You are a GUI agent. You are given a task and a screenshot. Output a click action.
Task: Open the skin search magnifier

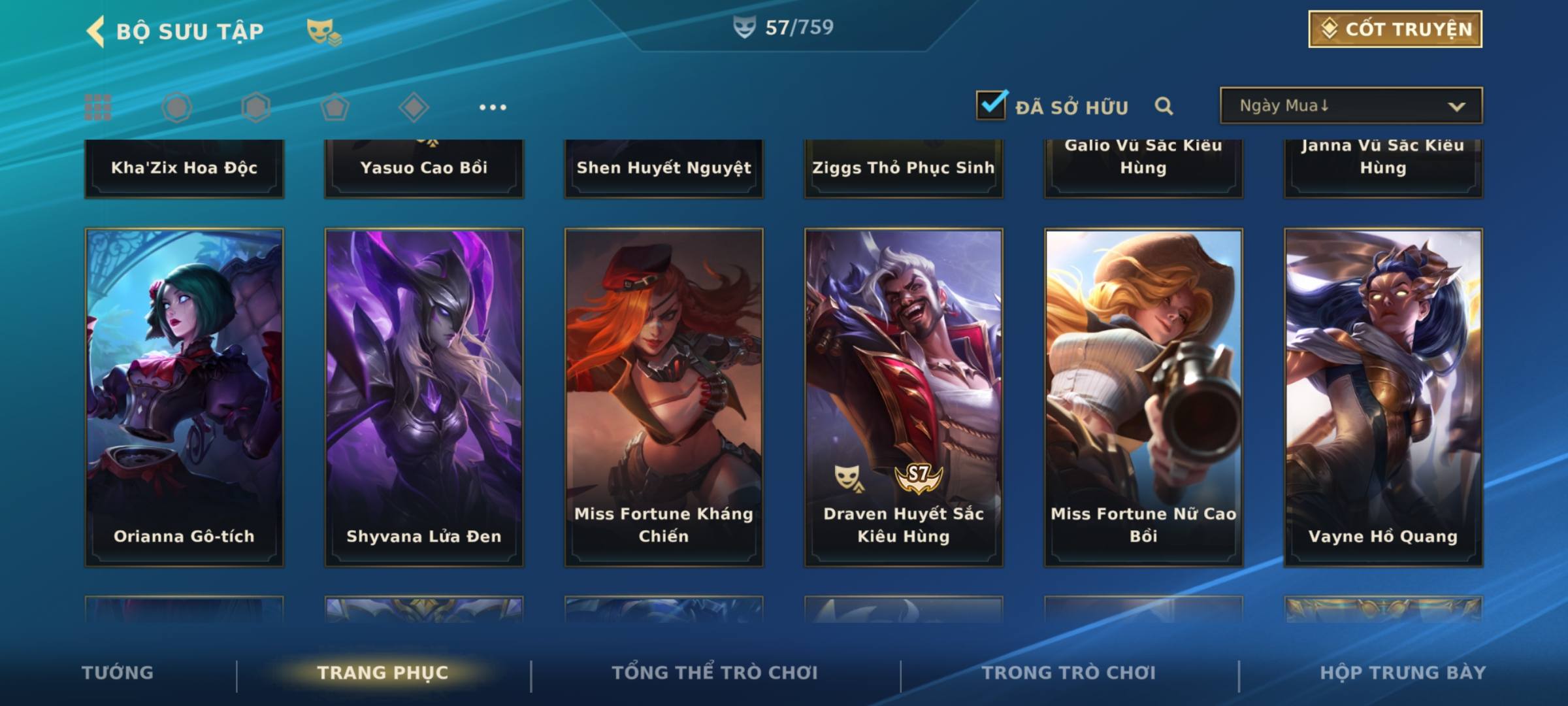pyautogui.click(x=1164, y=106)
